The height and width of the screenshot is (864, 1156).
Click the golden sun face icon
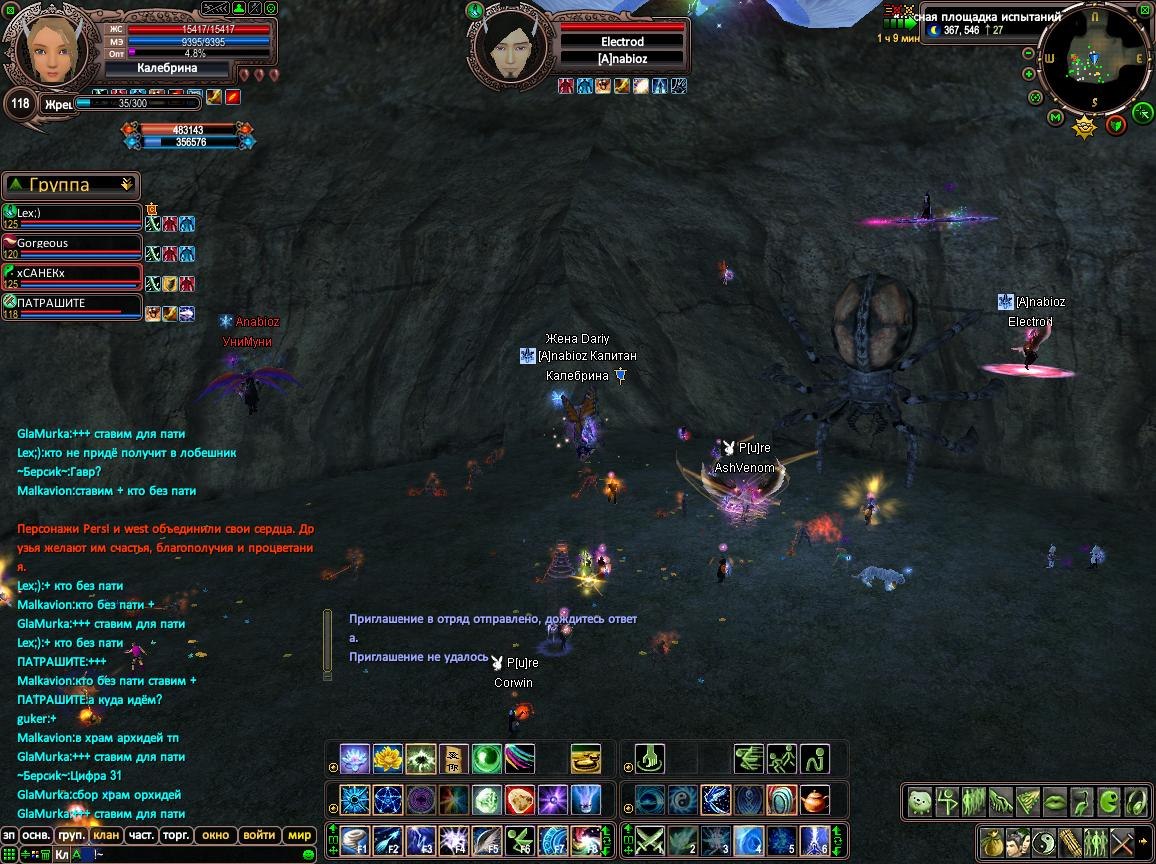point(1084,127)
